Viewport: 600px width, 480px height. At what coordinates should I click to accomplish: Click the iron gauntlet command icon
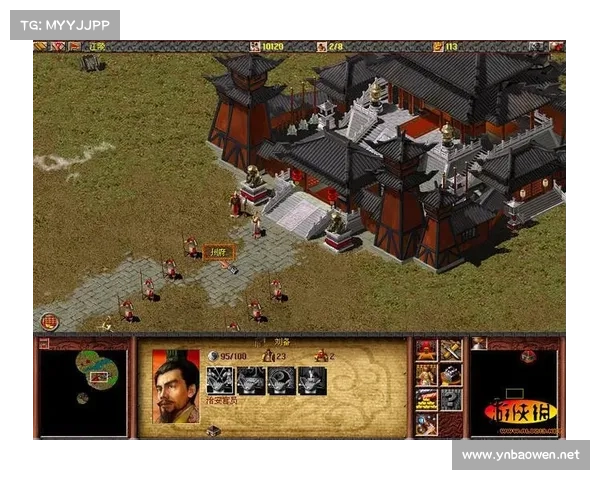(x=450, y=375)
